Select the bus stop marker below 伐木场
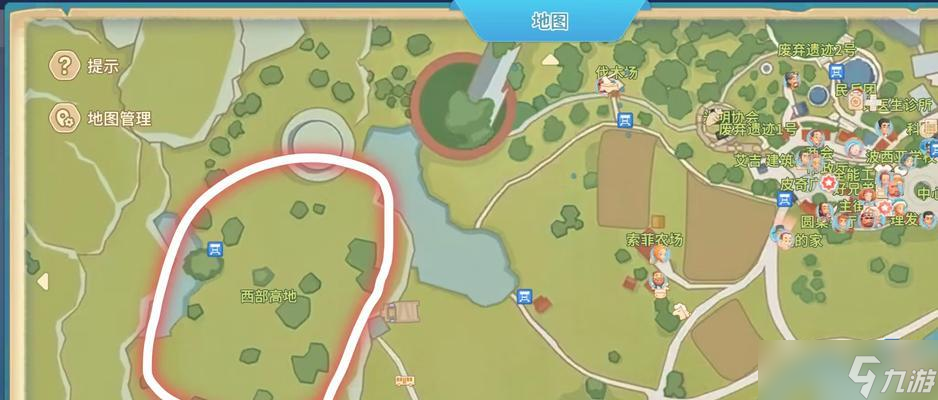 click(626, 121)
